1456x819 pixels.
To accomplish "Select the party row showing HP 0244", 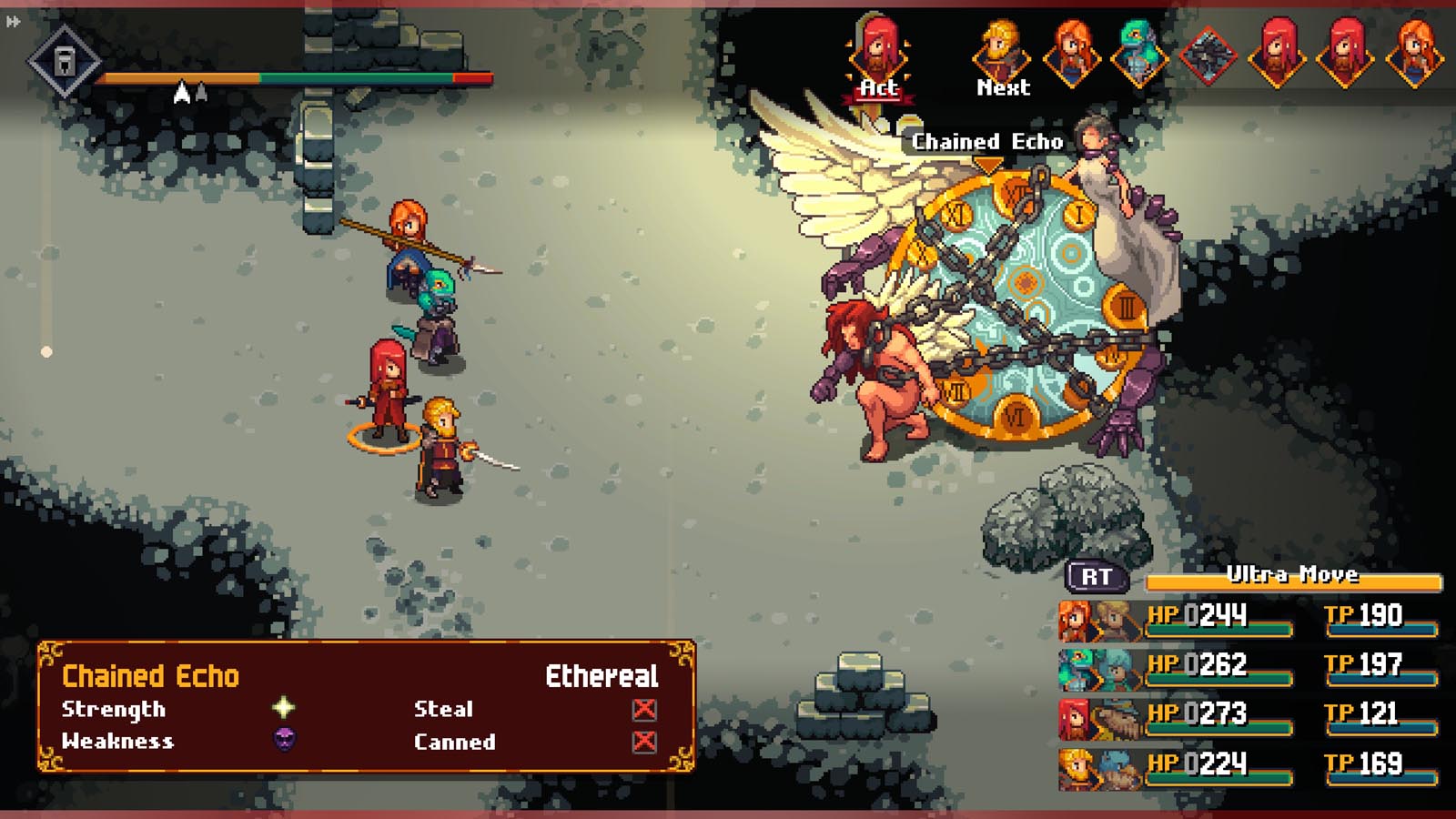I will click(x=1249, y=618).
